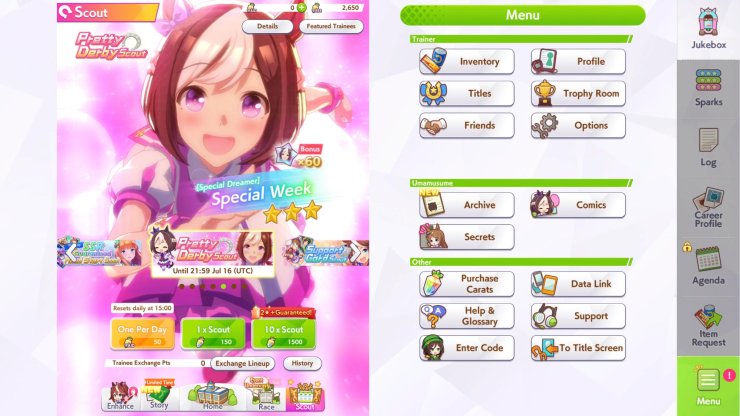Open the Friends list
The height and width of the screenshot is (416, 740).
pyautogui.click(x=467, y=126)
